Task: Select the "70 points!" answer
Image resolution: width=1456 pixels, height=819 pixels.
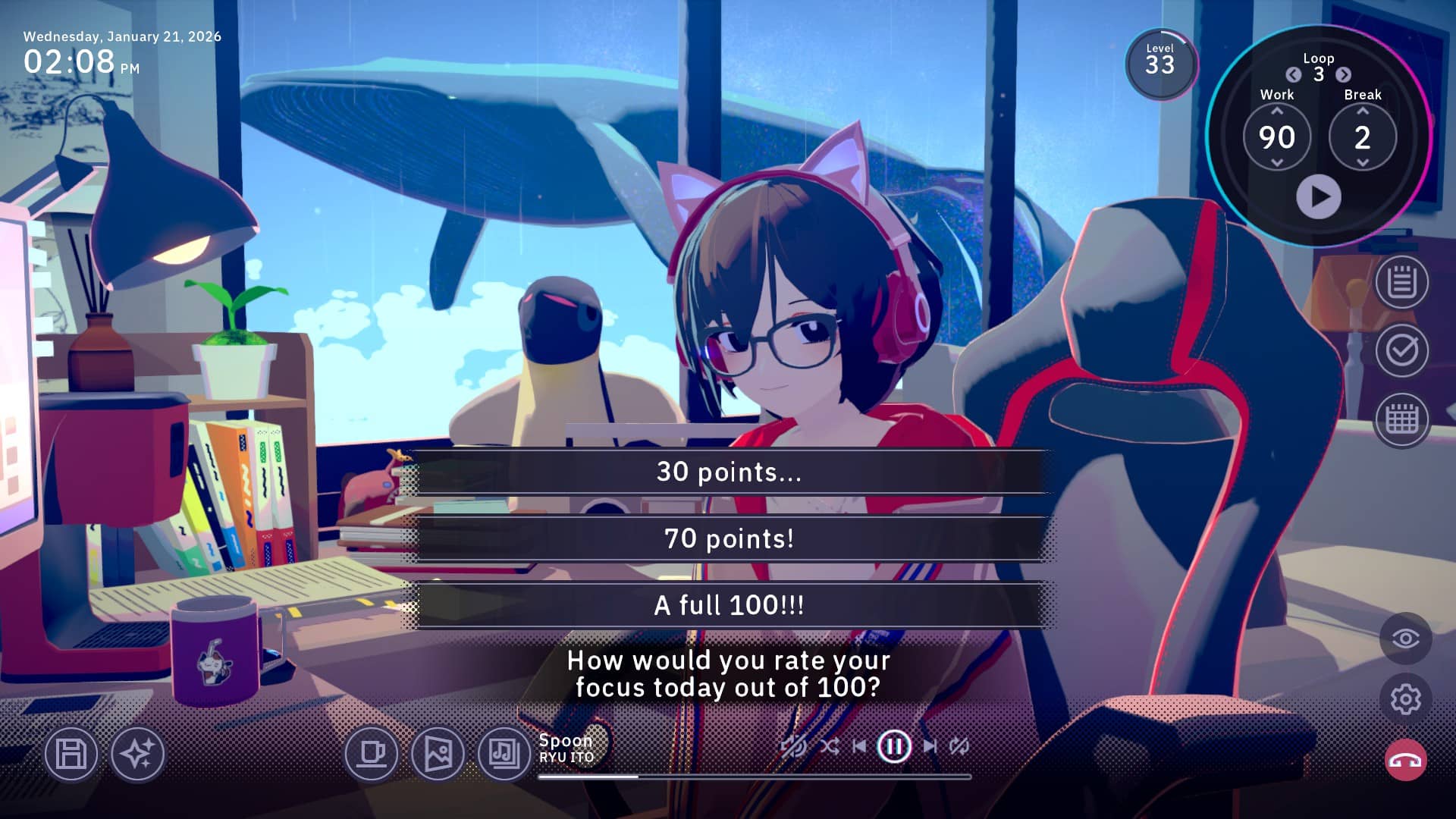Action: click(x=728, y=539)
